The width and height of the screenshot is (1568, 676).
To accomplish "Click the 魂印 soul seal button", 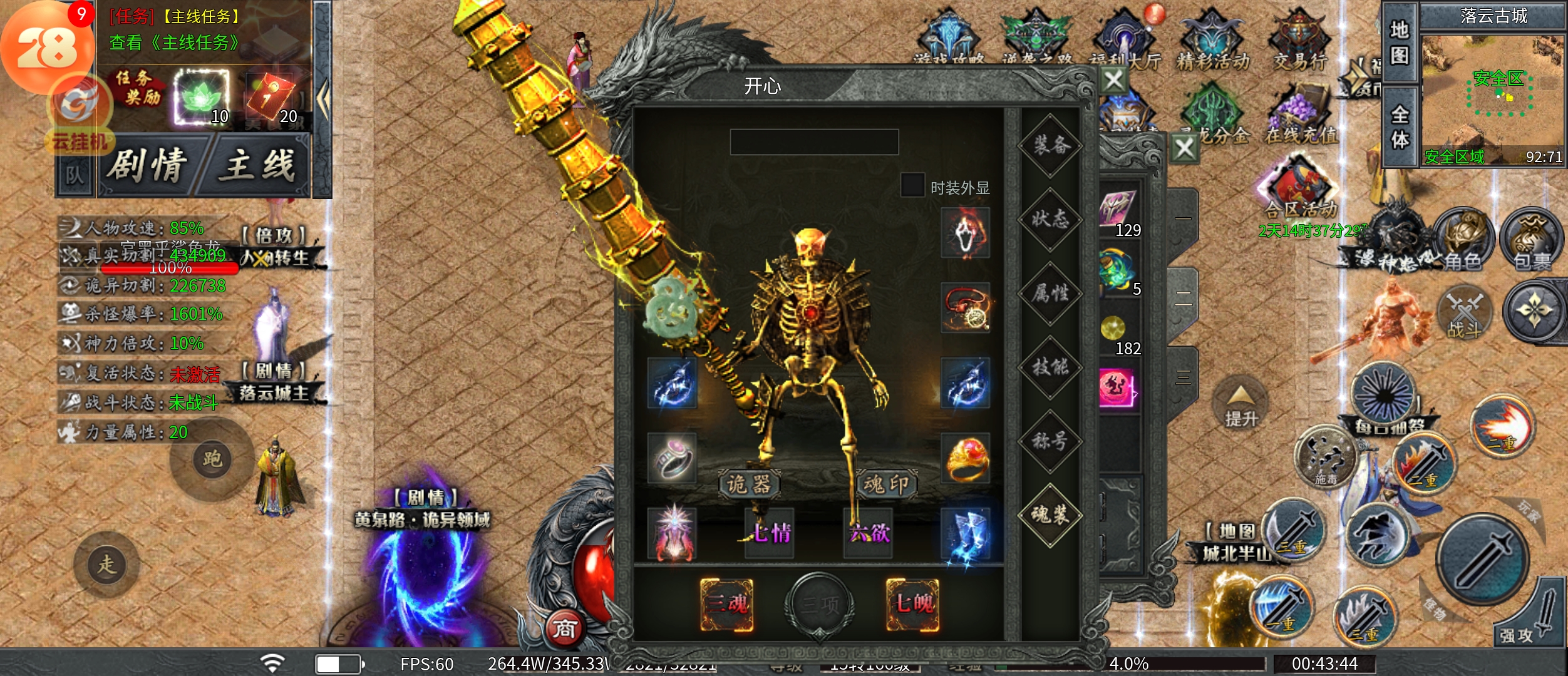I will click(x=885, y=484).
